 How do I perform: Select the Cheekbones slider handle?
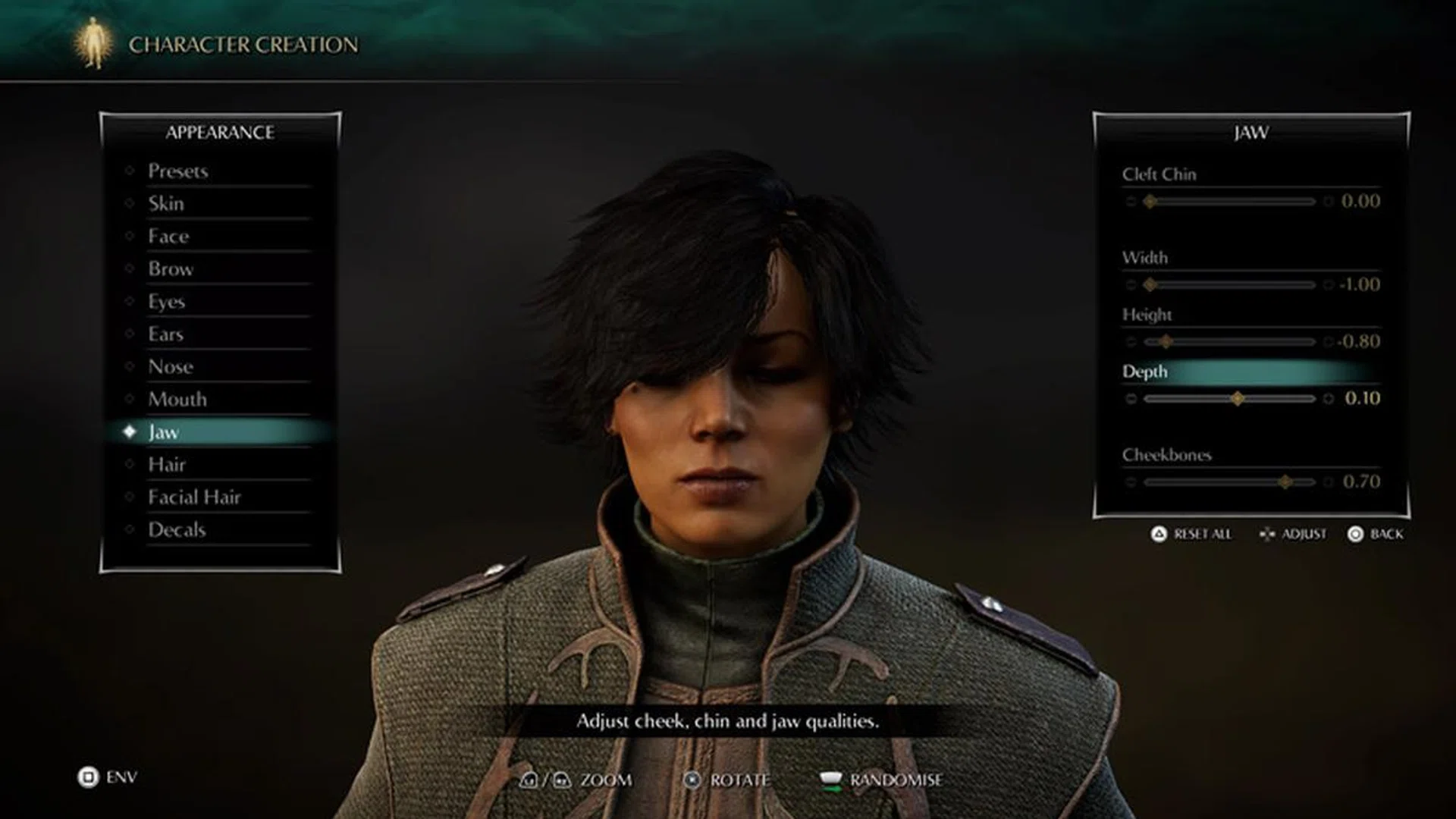tap(1286, 481)
